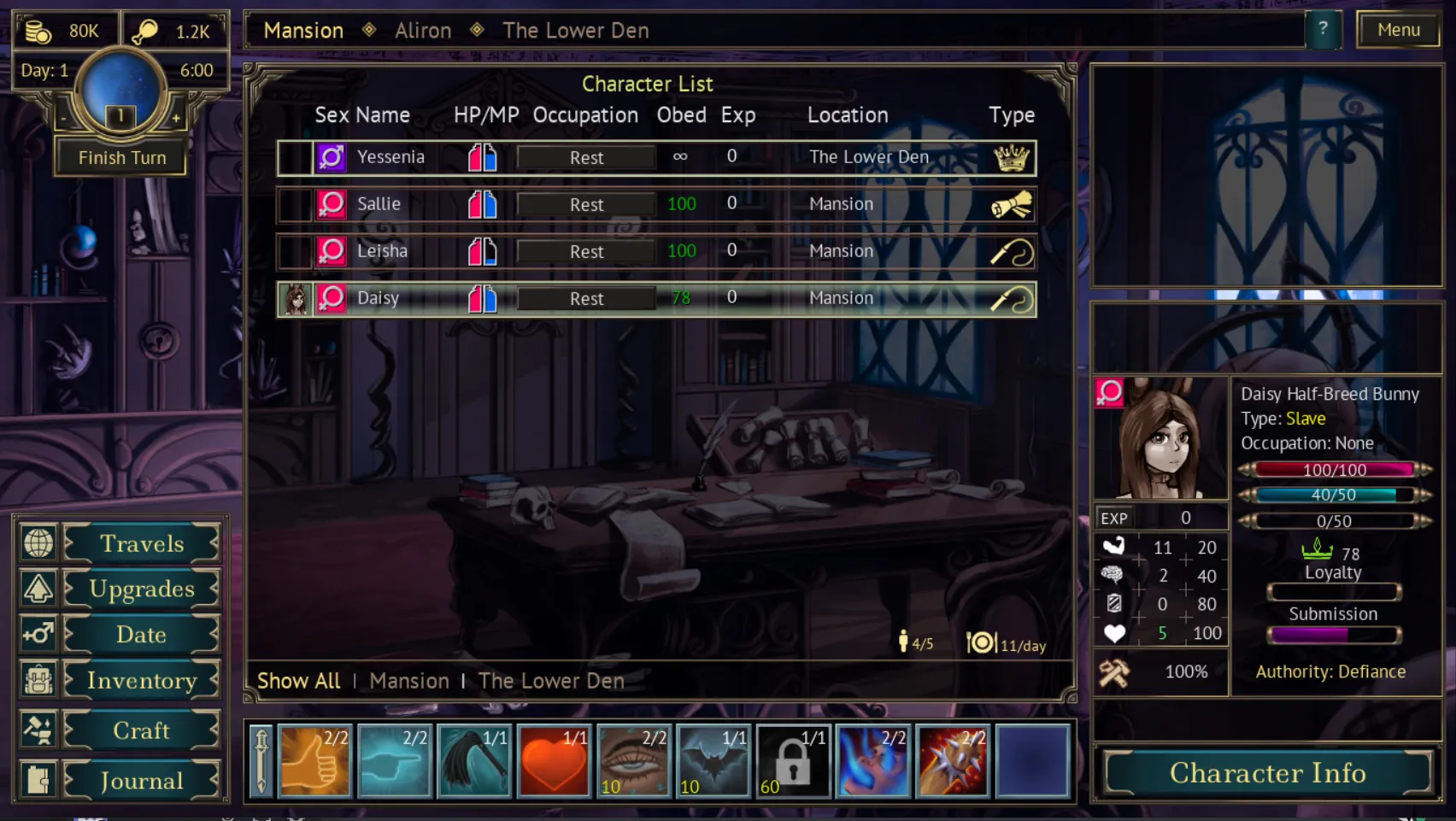Open the Date menu
The image size is (1456, 821).
pyautogui.click(x=141, y=634)
